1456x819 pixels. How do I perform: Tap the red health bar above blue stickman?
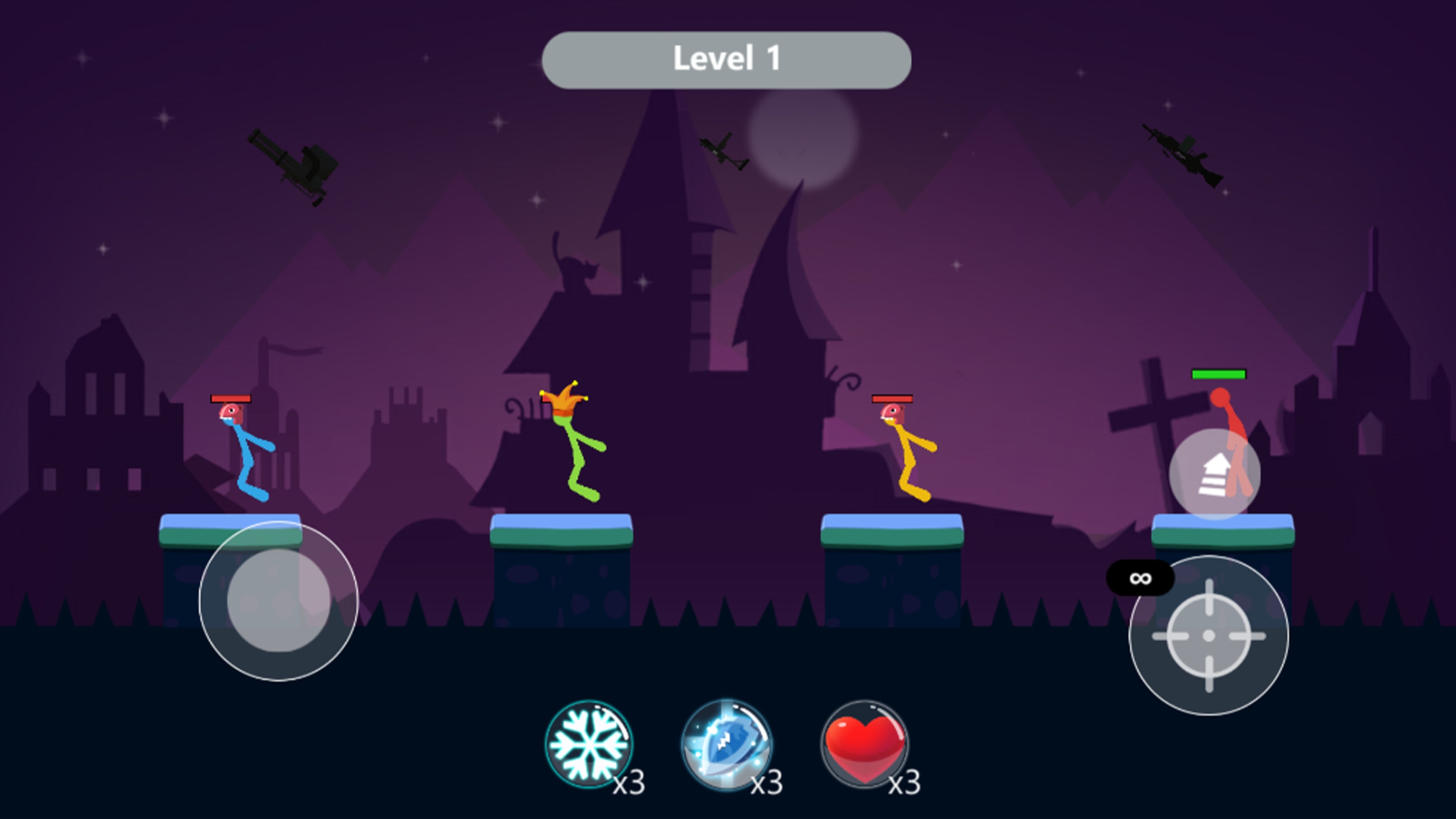click(x=231, y=399)
